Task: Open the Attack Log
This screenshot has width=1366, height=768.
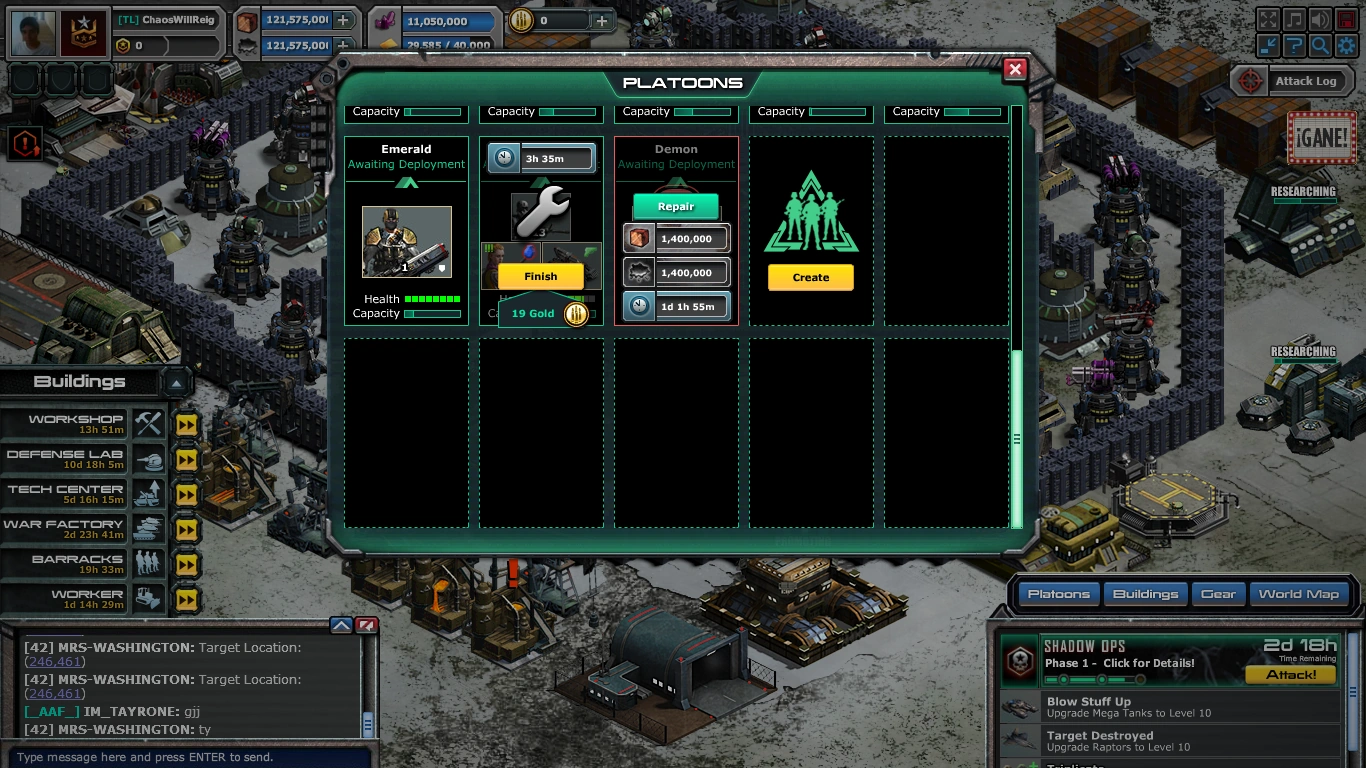Action: coord(1307,81)
